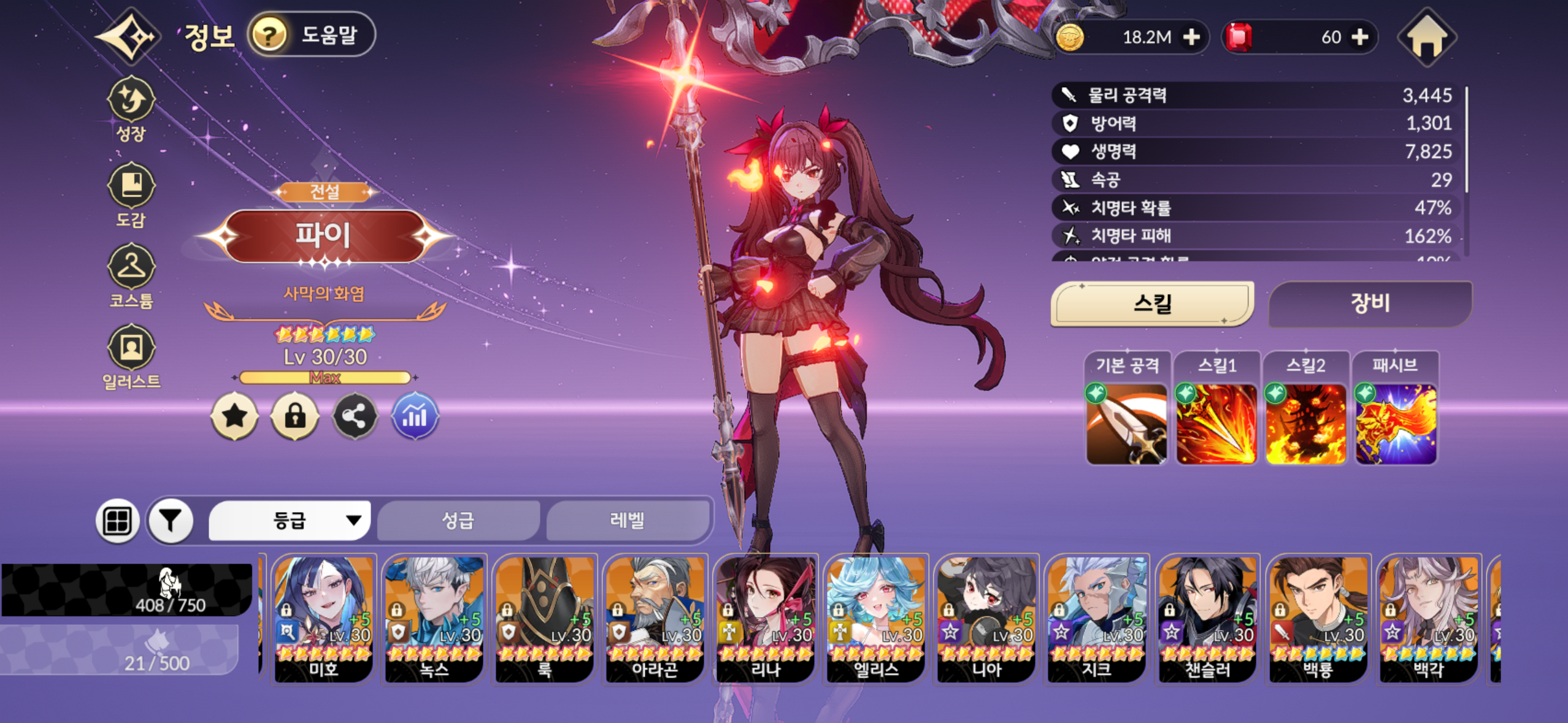Go back using the diamond arrow button

tap(129, 37)
